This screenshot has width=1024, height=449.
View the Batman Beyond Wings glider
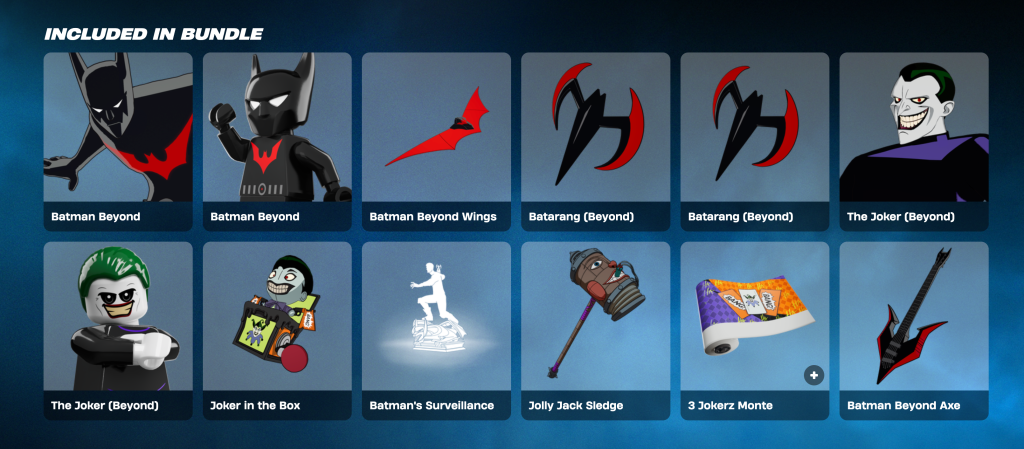436,140
